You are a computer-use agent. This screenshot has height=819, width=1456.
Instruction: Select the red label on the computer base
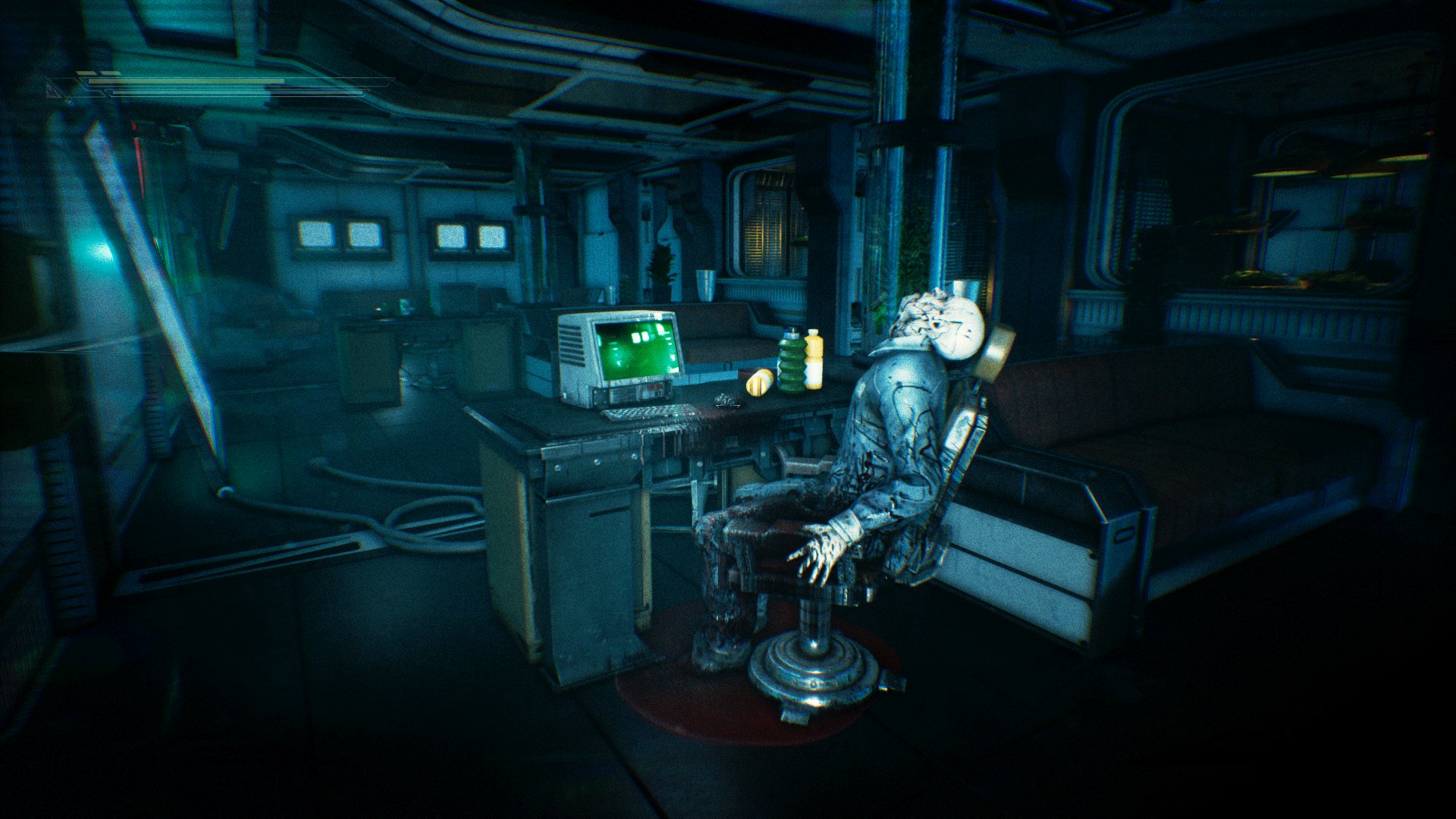point(656,388)
